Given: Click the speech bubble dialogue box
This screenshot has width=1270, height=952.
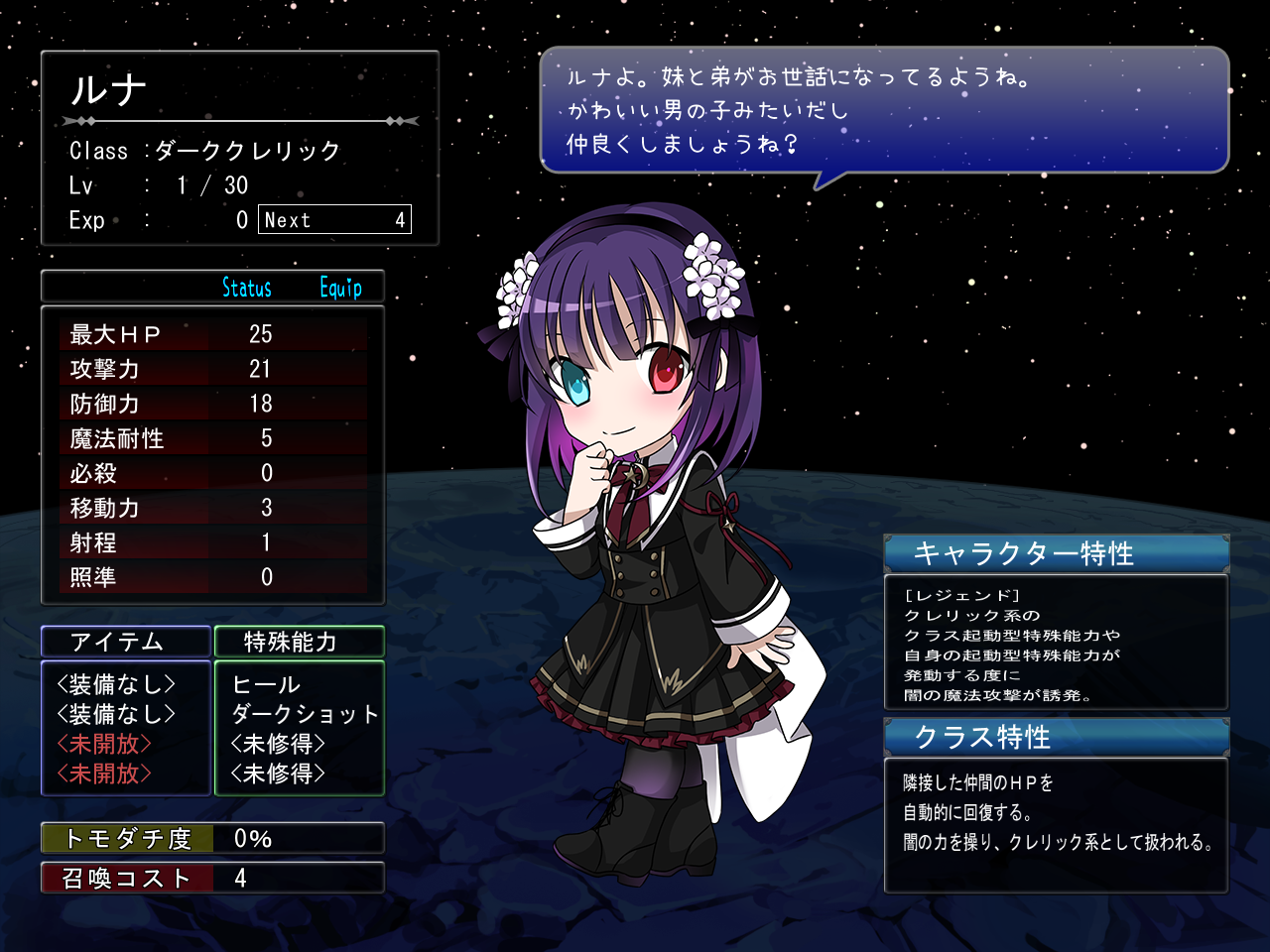Looking at the screenshot, I should pyautogui.click(x=883, y=110).
